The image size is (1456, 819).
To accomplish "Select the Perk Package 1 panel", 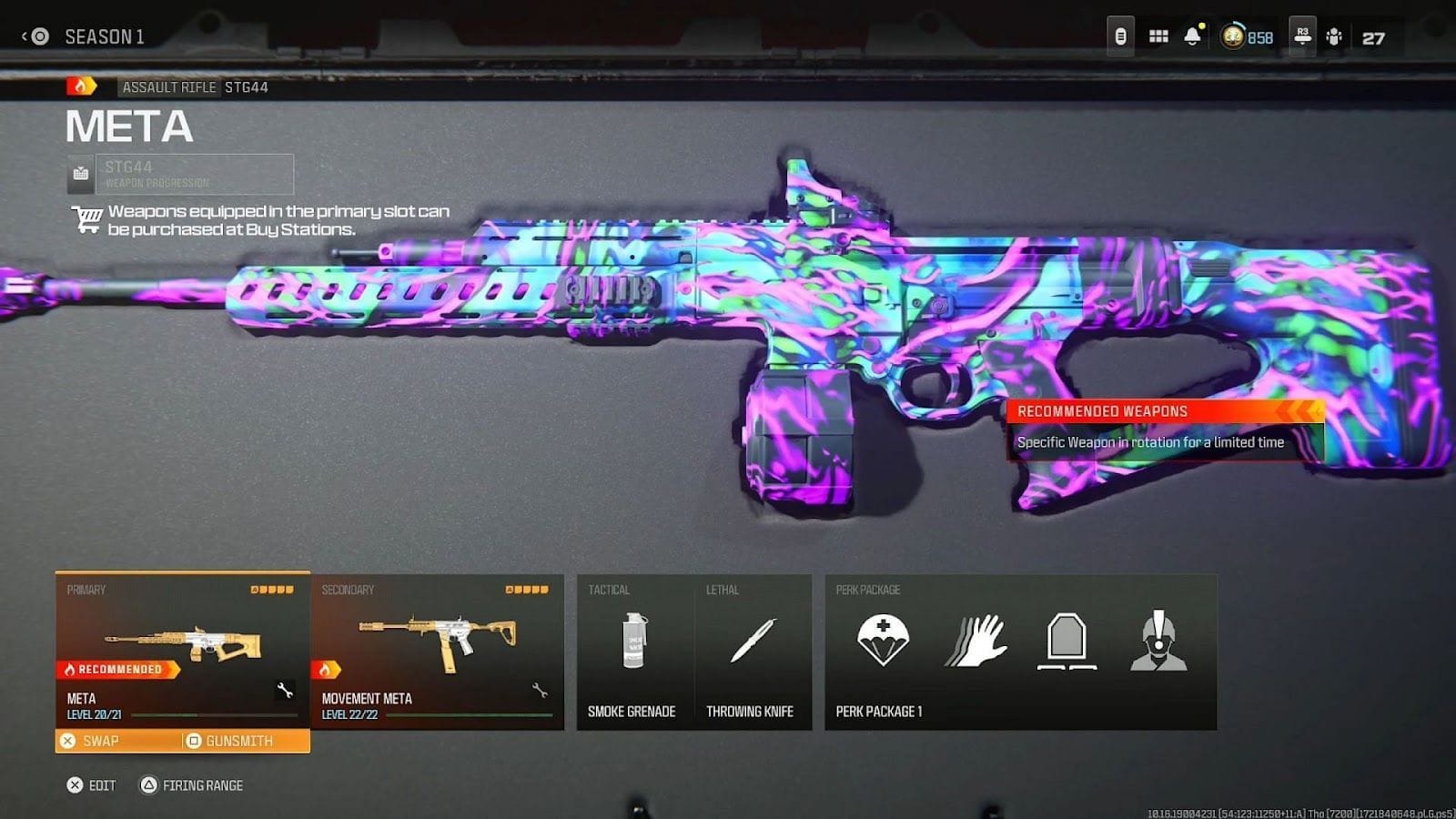I will (x=1019, y=651).
